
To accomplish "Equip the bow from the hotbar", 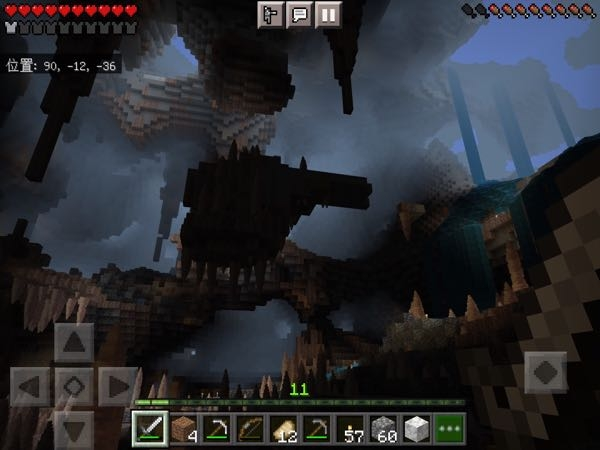I will [x=250, y=427].
